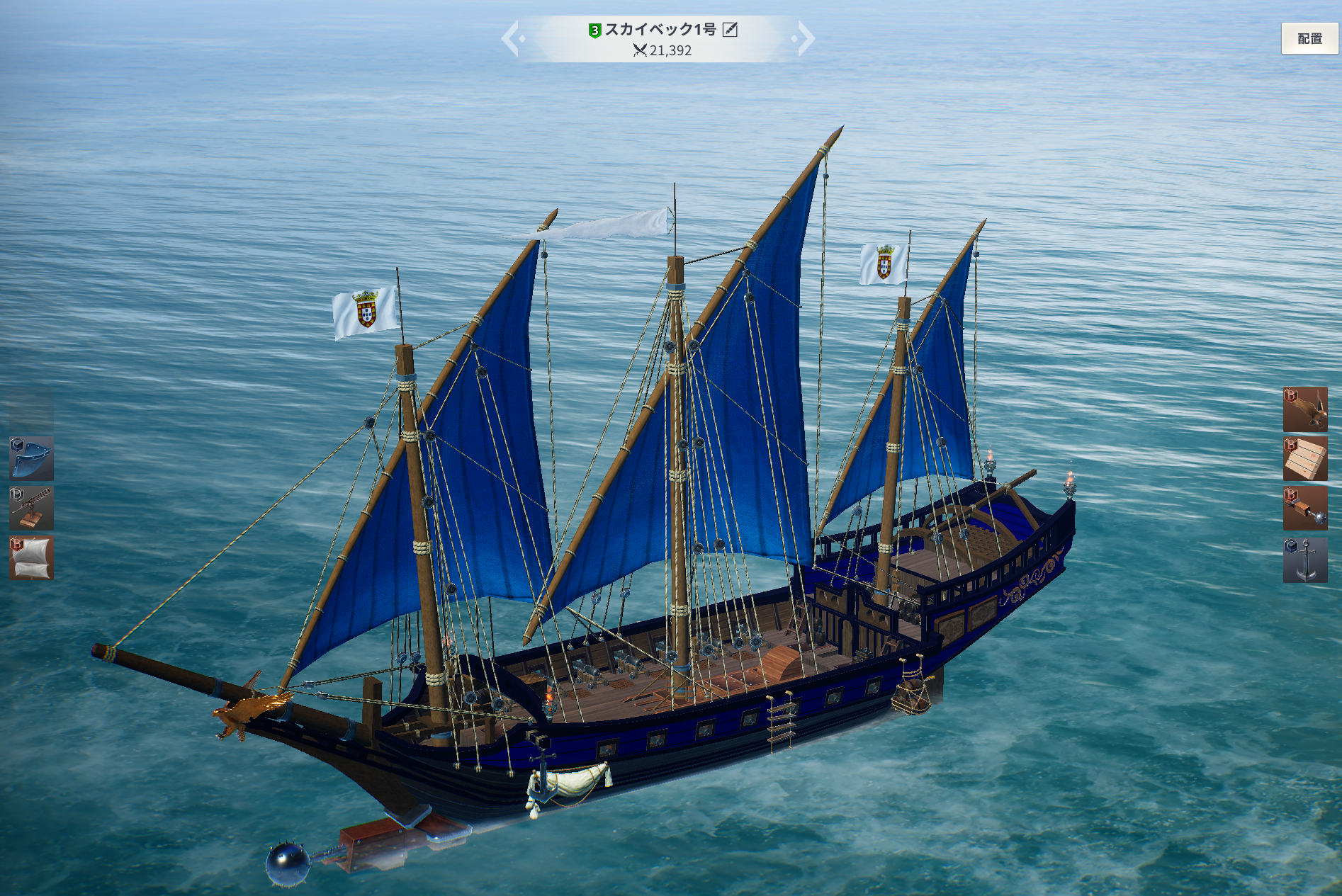This screenshot has width=1342, height=896.
Task: Select the blue hull armor plate slot
Action: coord(31,458)
